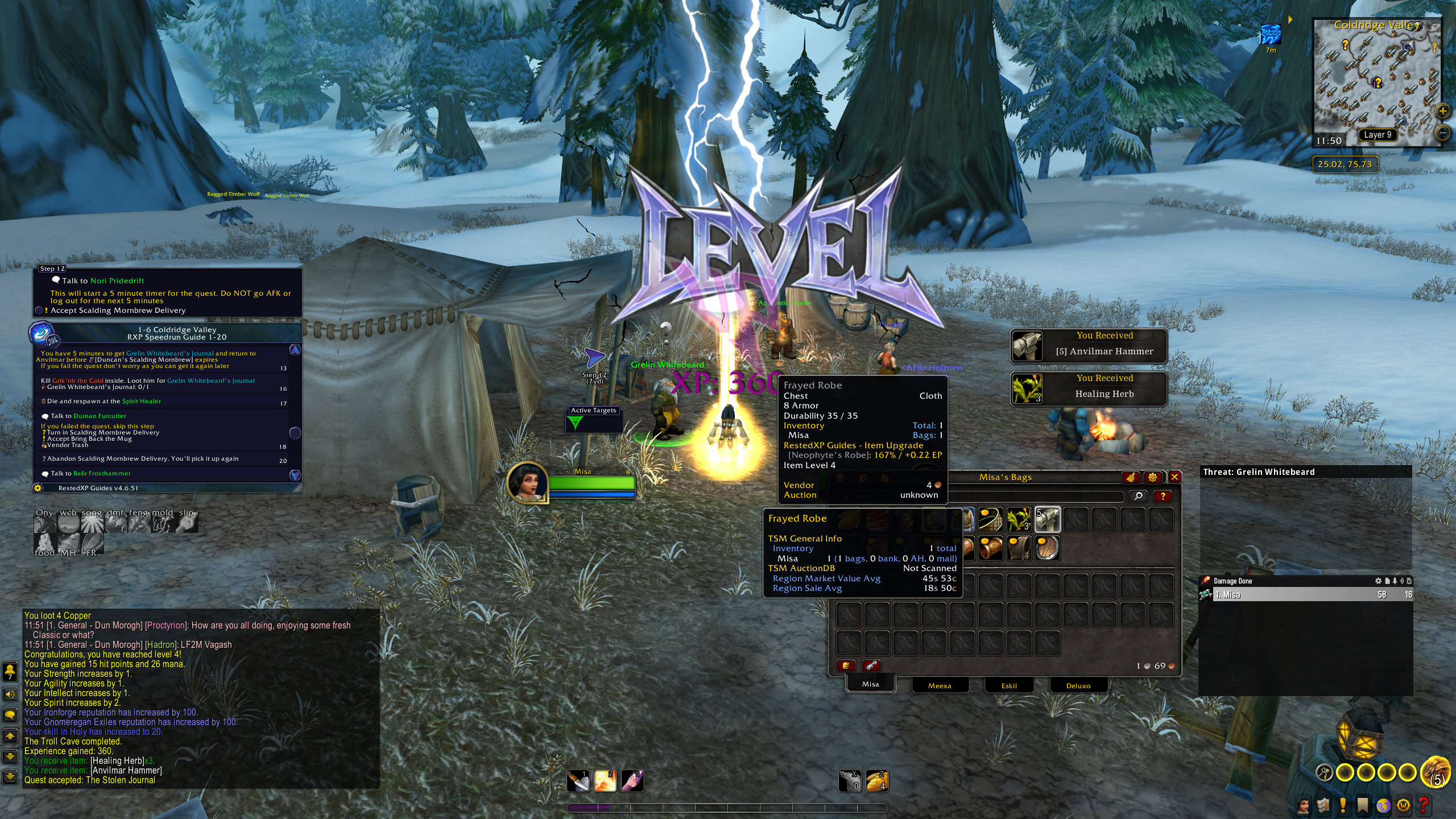Open RestedXP guide settings cog

click(38, 488)
